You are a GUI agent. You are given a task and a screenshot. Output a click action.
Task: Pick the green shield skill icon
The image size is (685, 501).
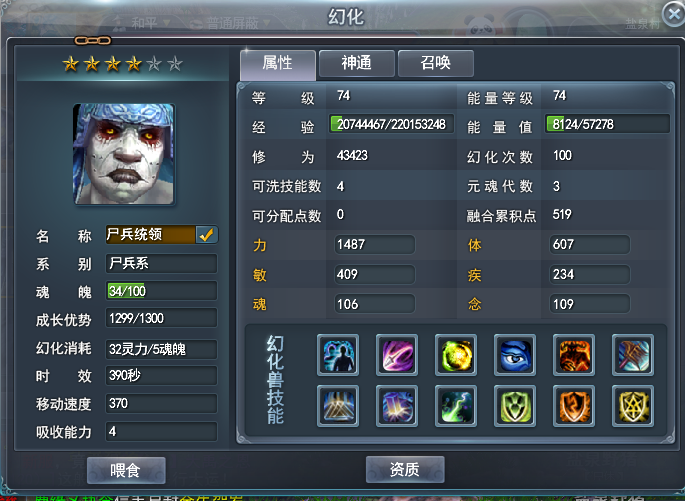pos(514,406)
